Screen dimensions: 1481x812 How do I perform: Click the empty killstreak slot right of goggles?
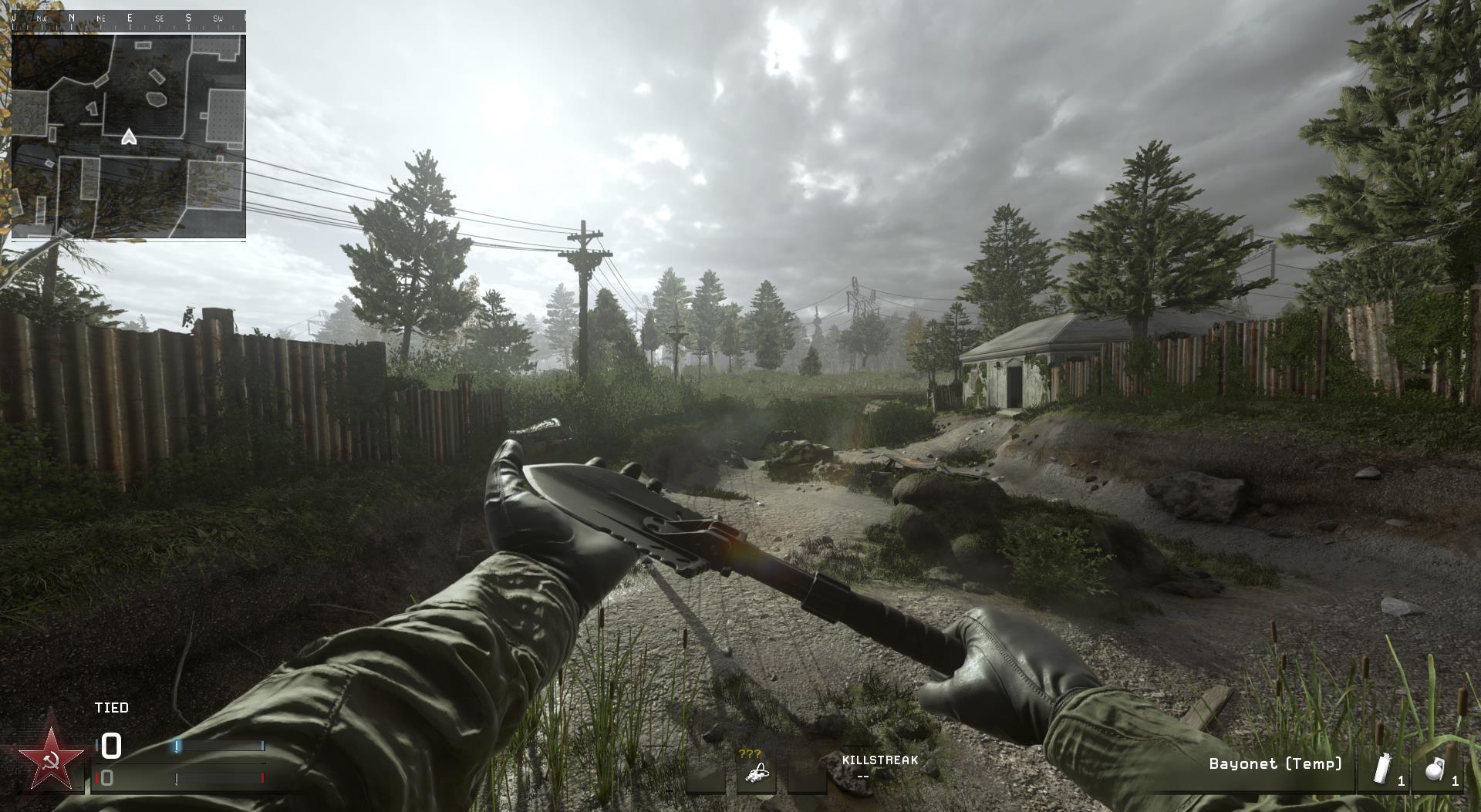click(x=806, y=778)
